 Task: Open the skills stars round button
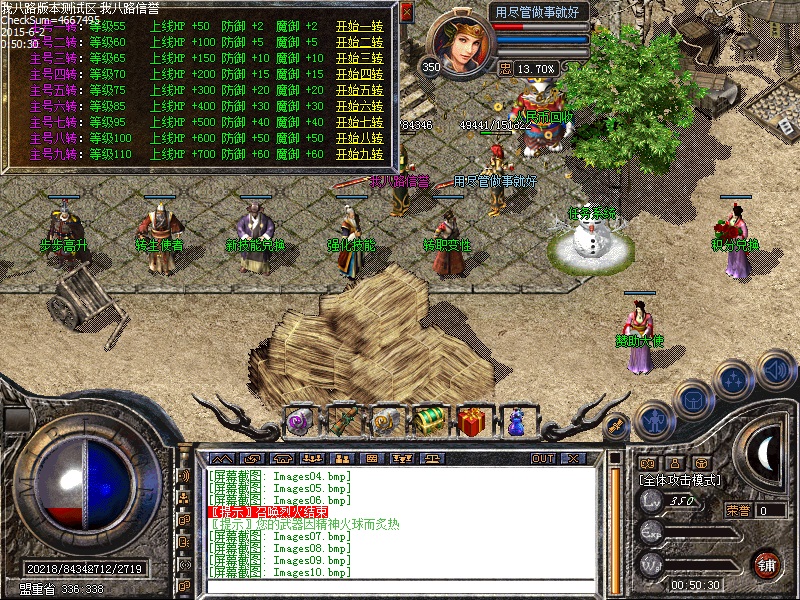click(735, 379)
